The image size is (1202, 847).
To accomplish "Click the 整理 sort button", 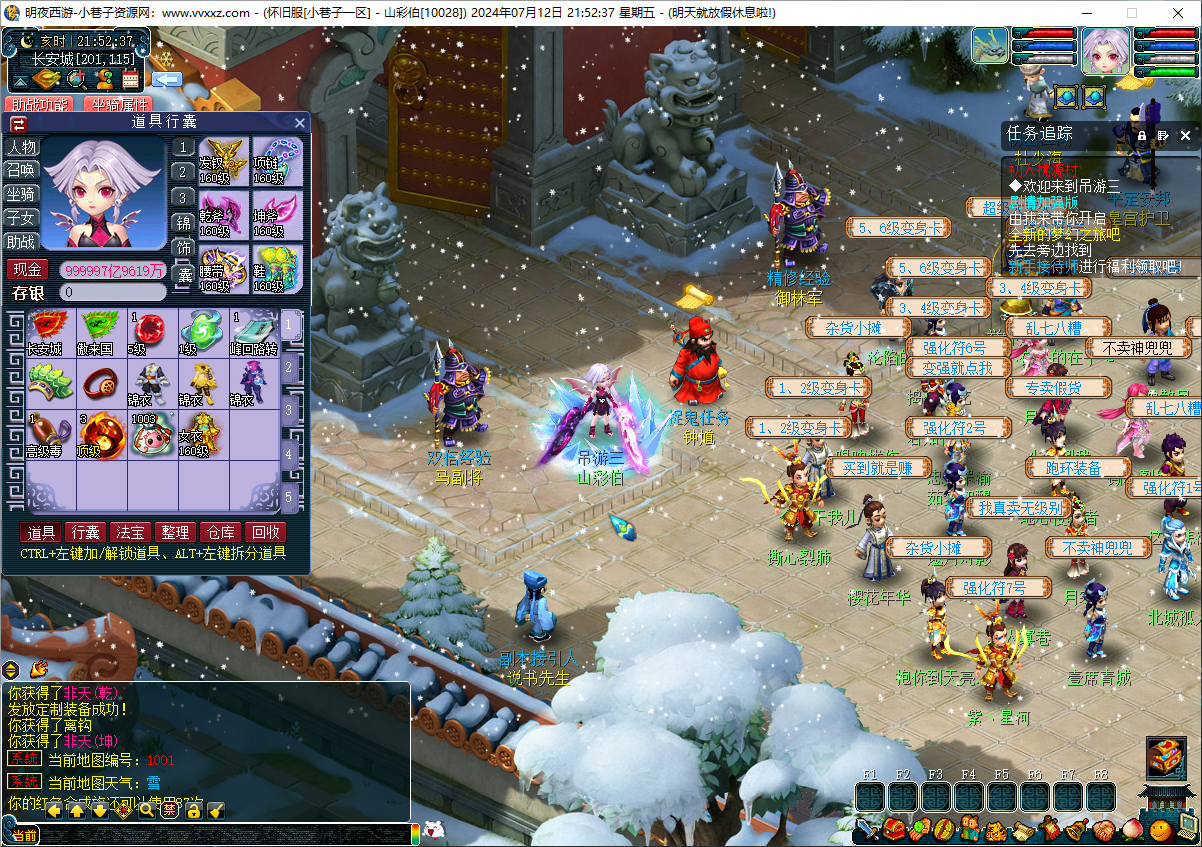I will coord(174,532).
